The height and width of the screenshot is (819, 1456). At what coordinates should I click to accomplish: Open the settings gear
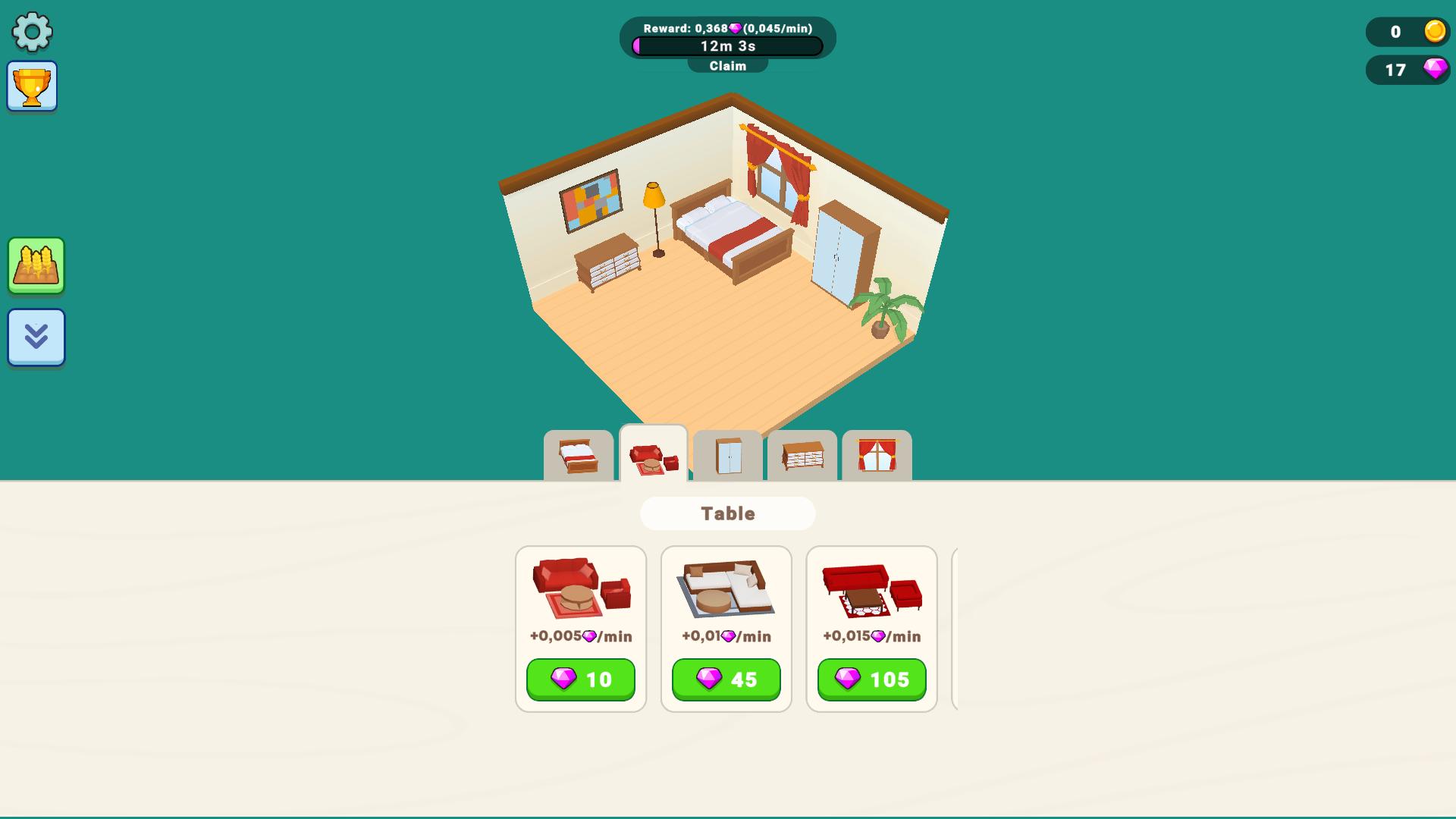pyautogui.click(x=32, y=32)
